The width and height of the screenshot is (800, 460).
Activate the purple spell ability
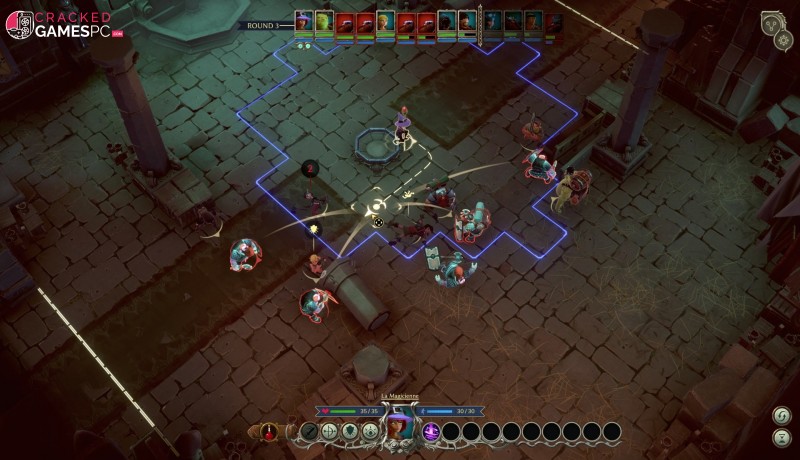(x=431, y=432)
